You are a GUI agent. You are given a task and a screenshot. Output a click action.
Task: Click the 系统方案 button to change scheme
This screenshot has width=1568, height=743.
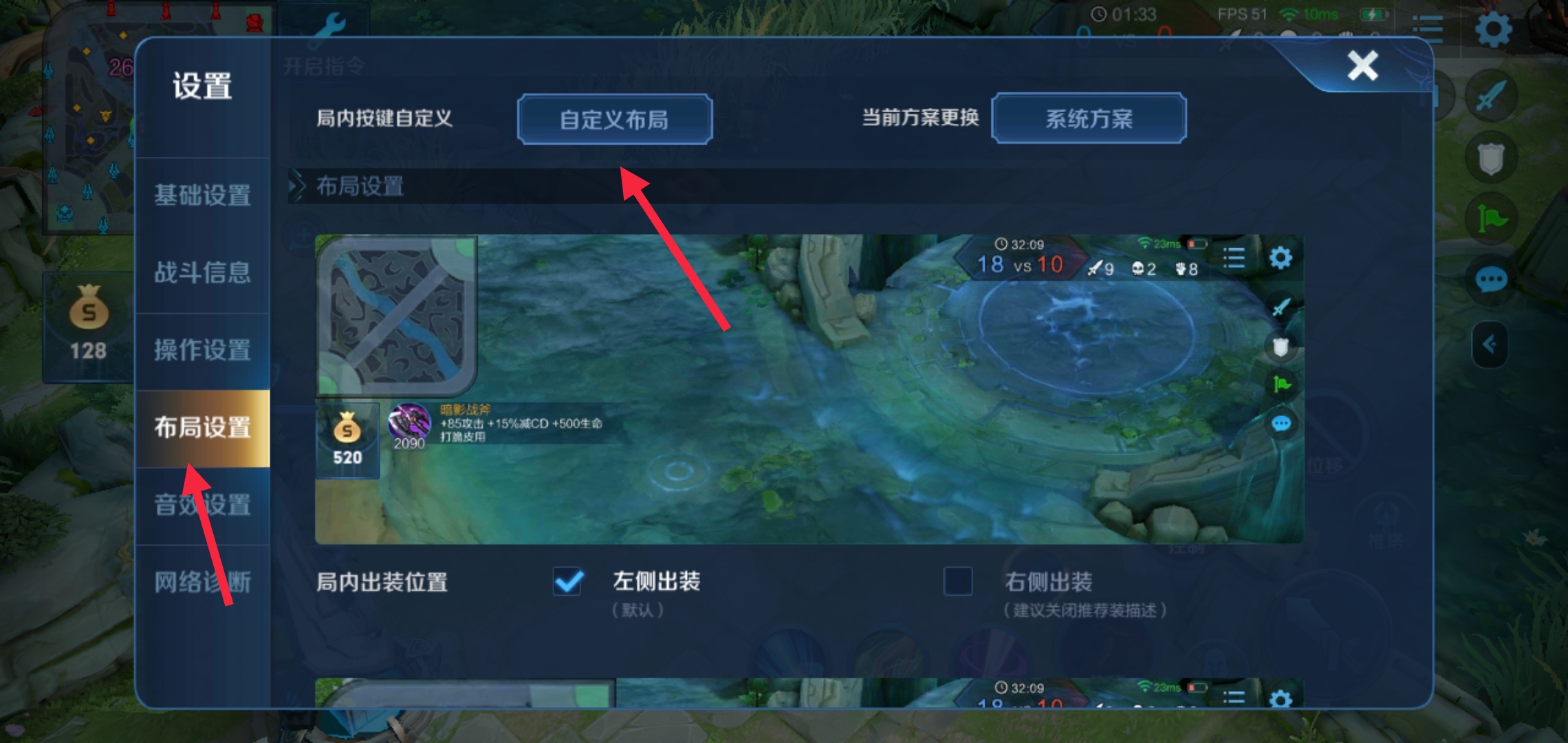[x=1090, y=119]
